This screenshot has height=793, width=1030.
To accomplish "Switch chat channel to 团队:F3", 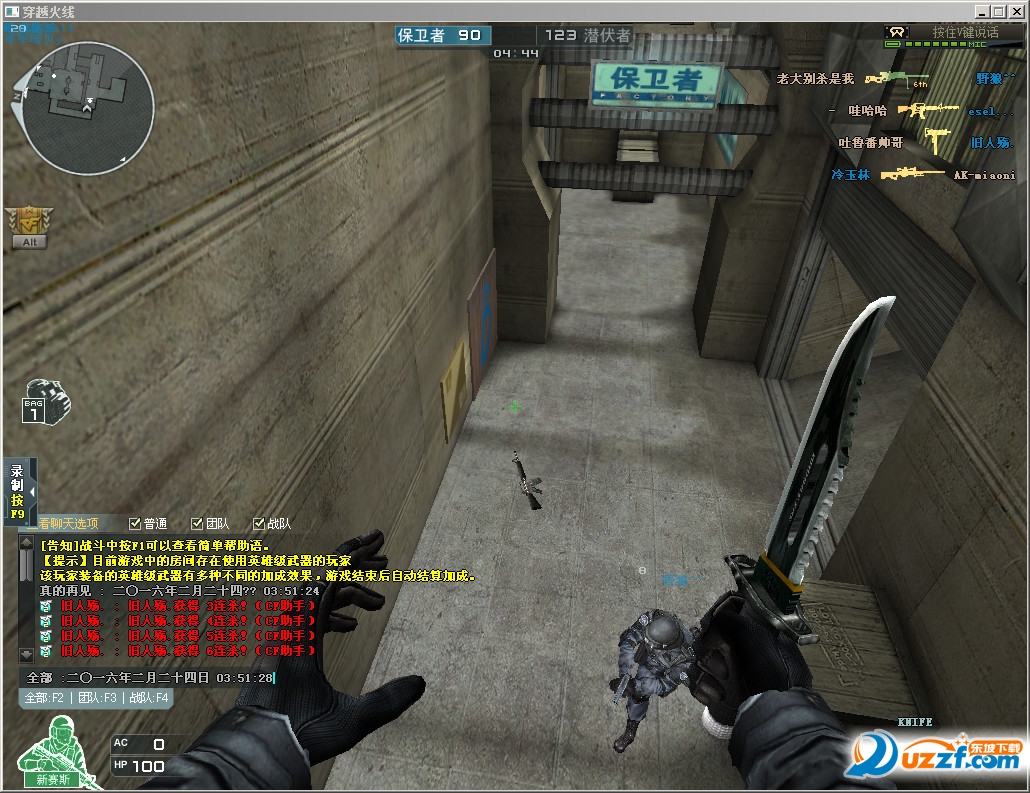I will tap(97, 698).
